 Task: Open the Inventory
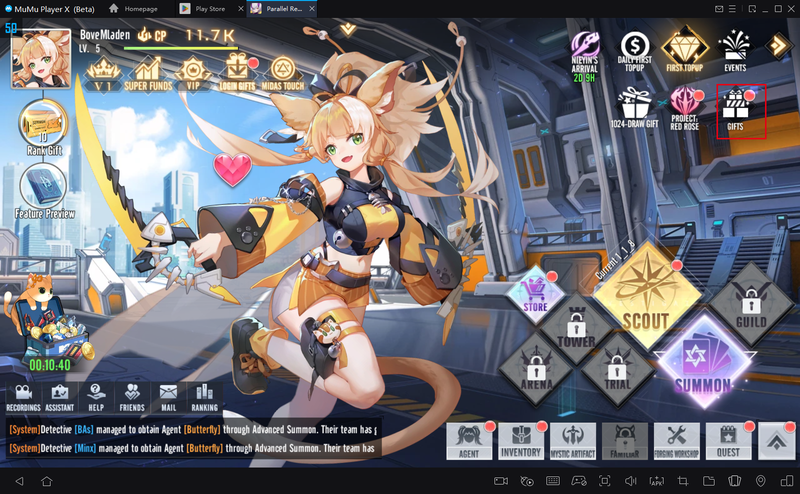(x=520, y=438)
